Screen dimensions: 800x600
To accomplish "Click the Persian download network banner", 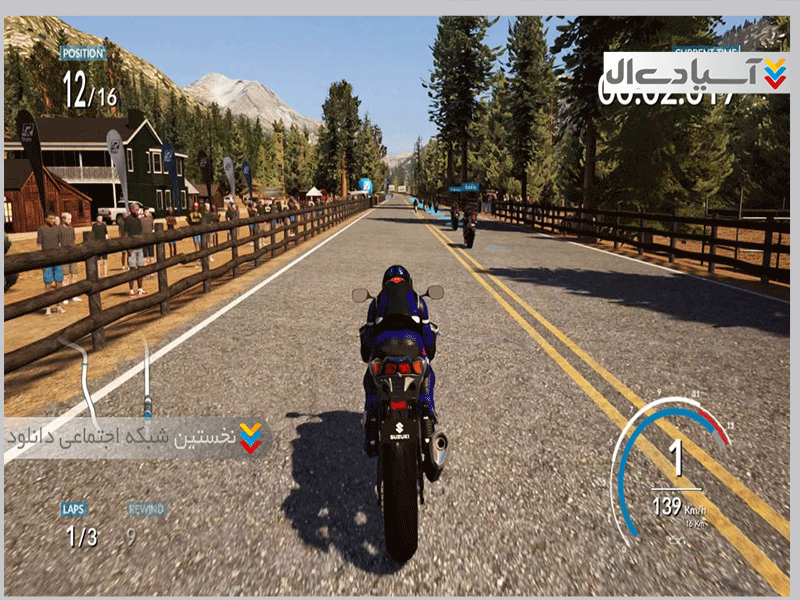I will 135,438.
